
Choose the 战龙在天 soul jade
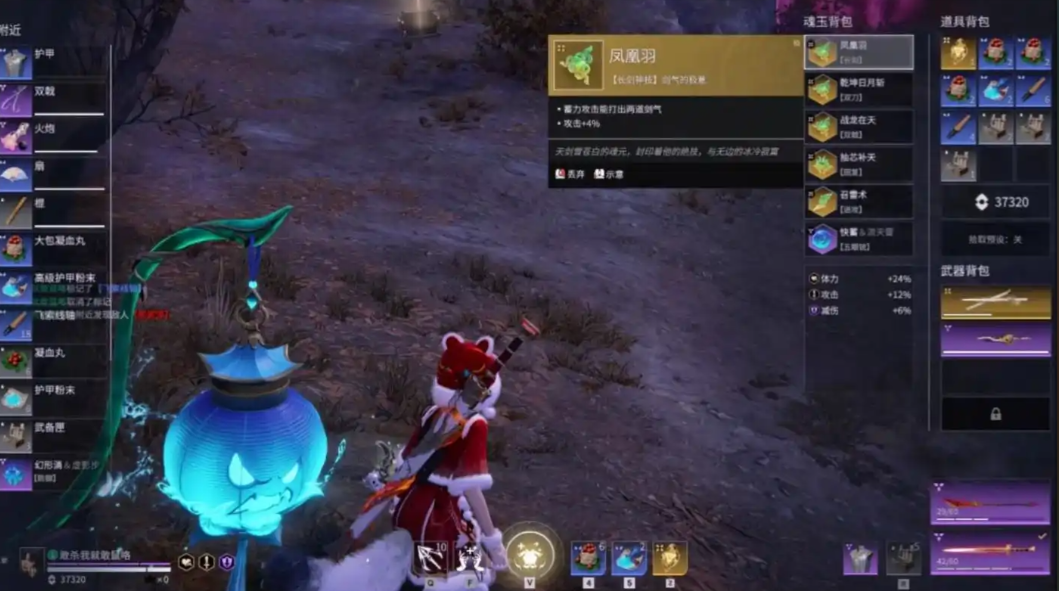(x=859, y=127)
